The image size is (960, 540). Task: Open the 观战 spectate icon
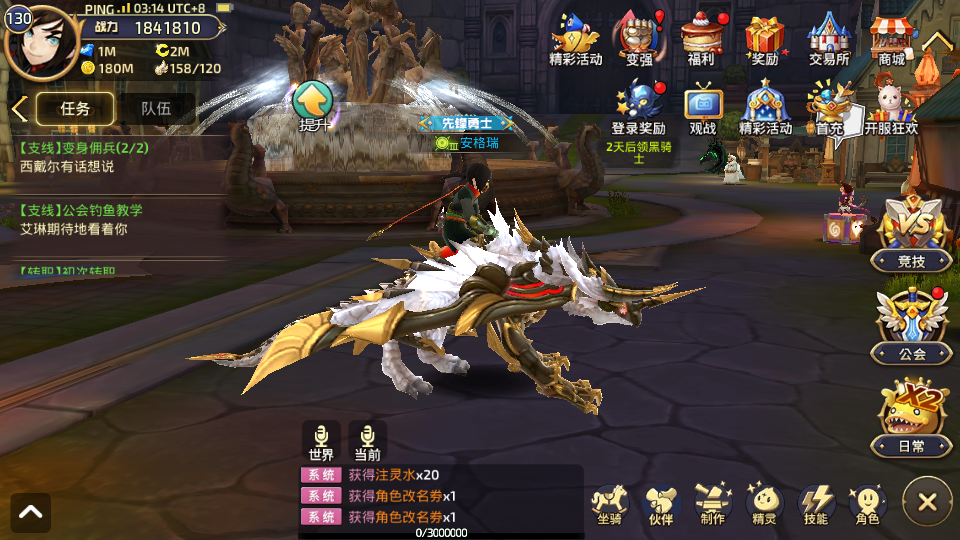coord(703,107)
